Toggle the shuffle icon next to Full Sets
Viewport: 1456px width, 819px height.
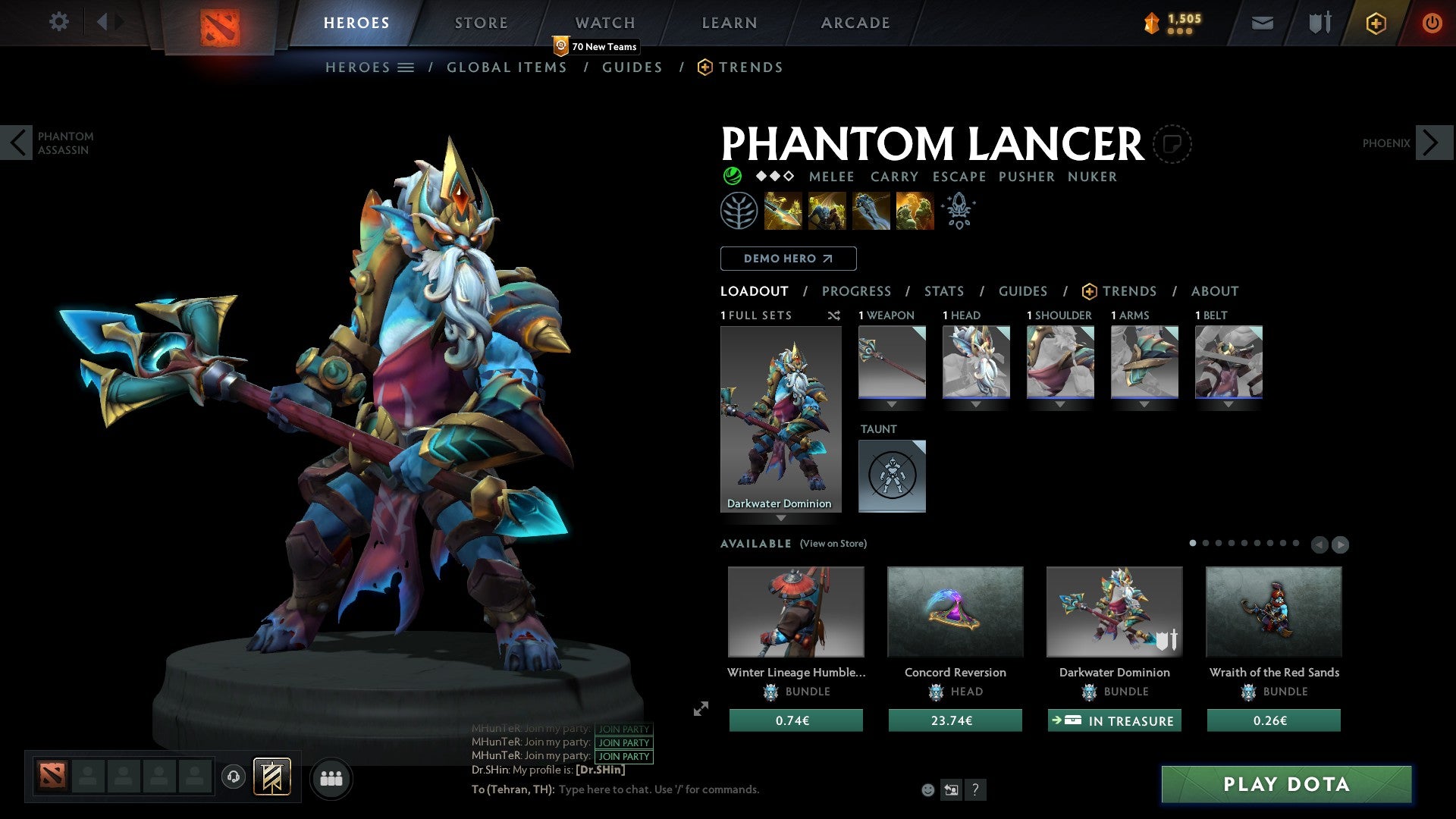834,315
